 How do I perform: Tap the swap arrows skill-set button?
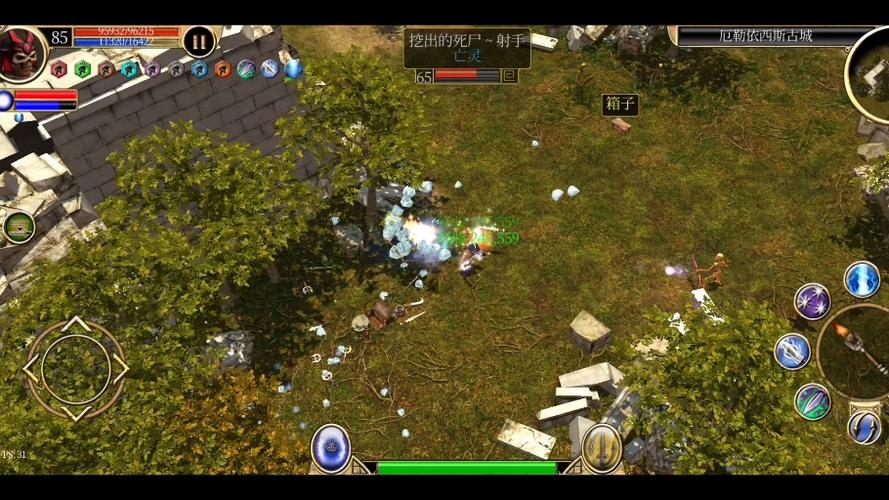click(864, 428)
